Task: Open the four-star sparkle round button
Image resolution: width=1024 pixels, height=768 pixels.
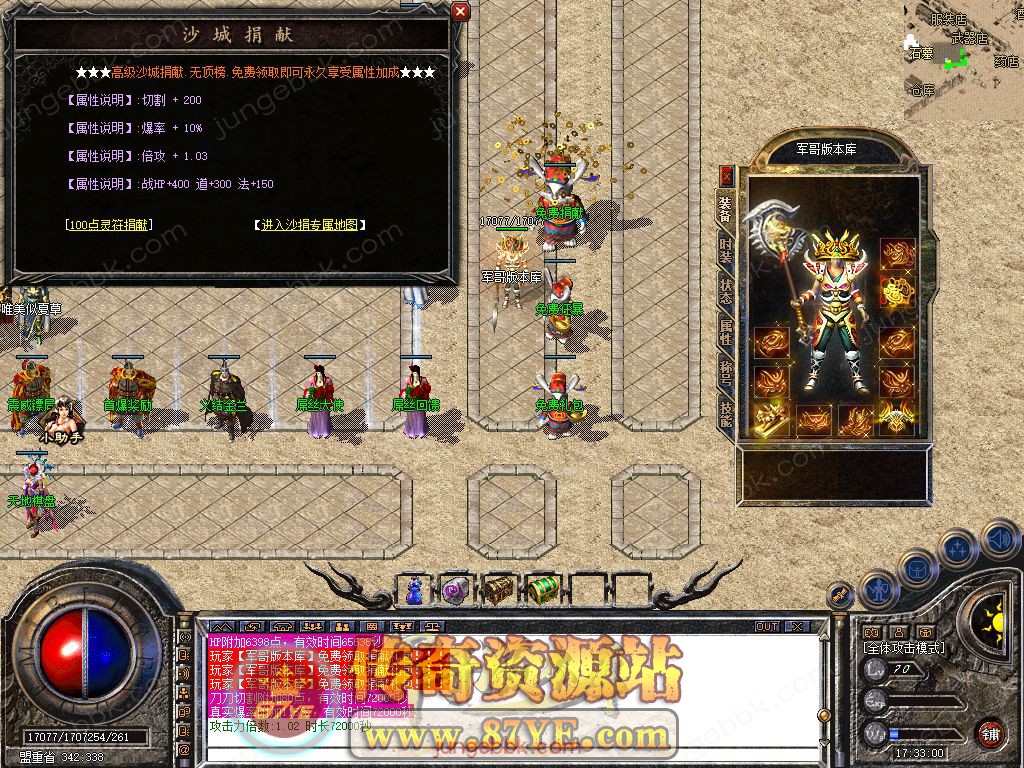Action: 958,549
